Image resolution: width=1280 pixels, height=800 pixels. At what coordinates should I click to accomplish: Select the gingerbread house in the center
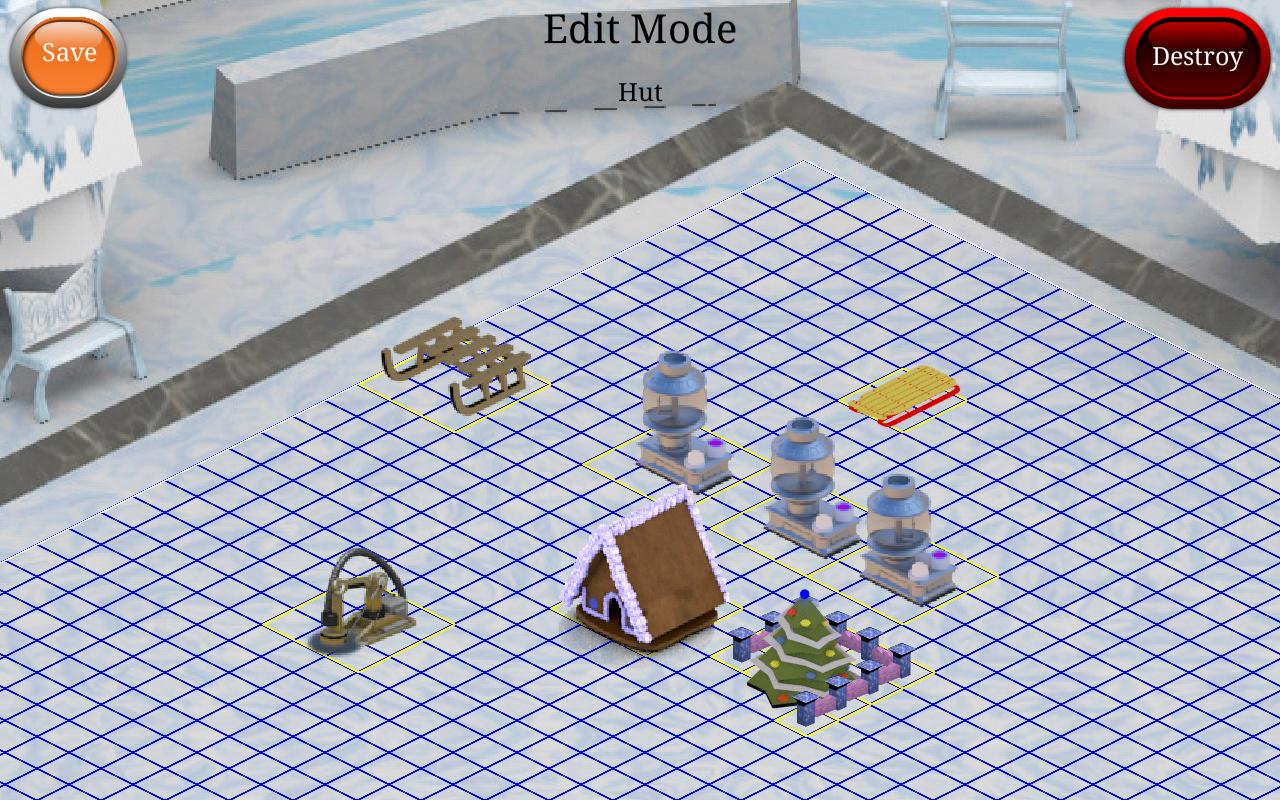coord(650,580)
